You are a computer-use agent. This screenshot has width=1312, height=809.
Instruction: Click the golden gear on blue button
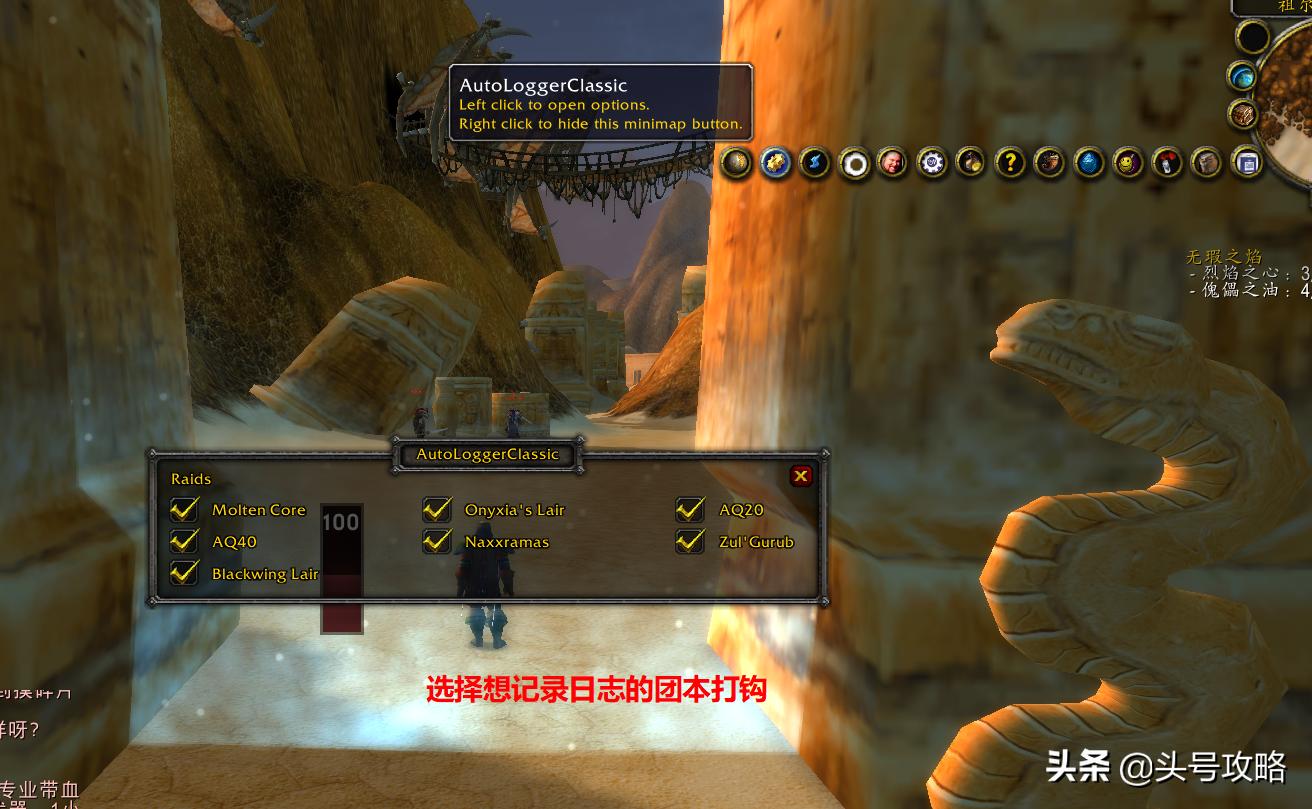[776, 162]
